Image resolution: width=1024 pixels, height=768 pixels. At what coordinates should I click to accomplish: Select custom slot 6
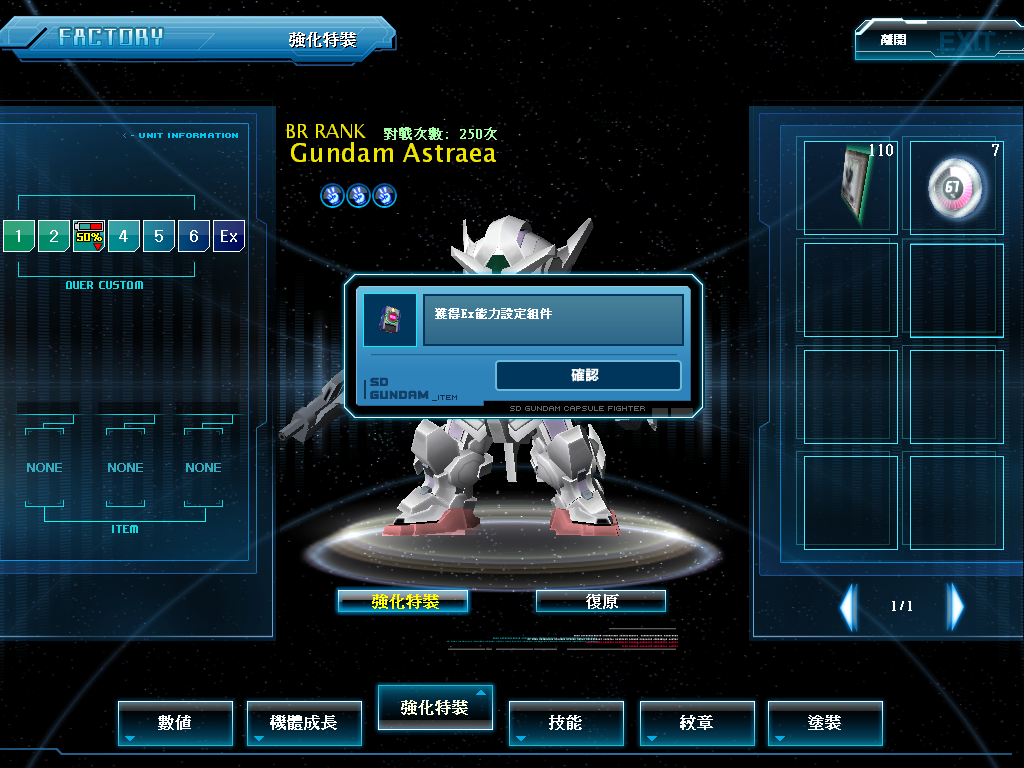point(194,237)
